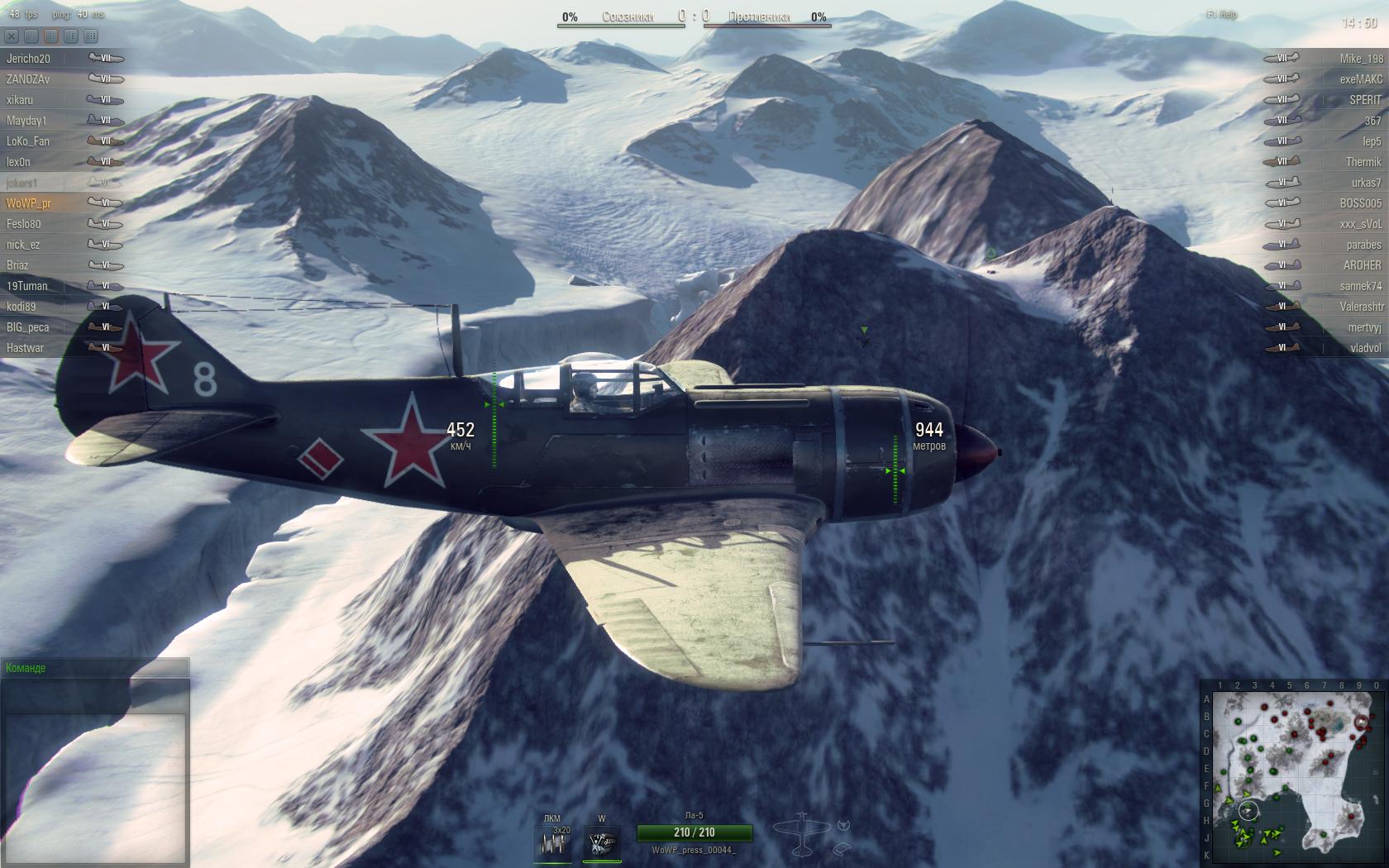Select enemy vladvol in the enemy list
This screenshot has height=868, width=1389.
[x=1365, y=348]
